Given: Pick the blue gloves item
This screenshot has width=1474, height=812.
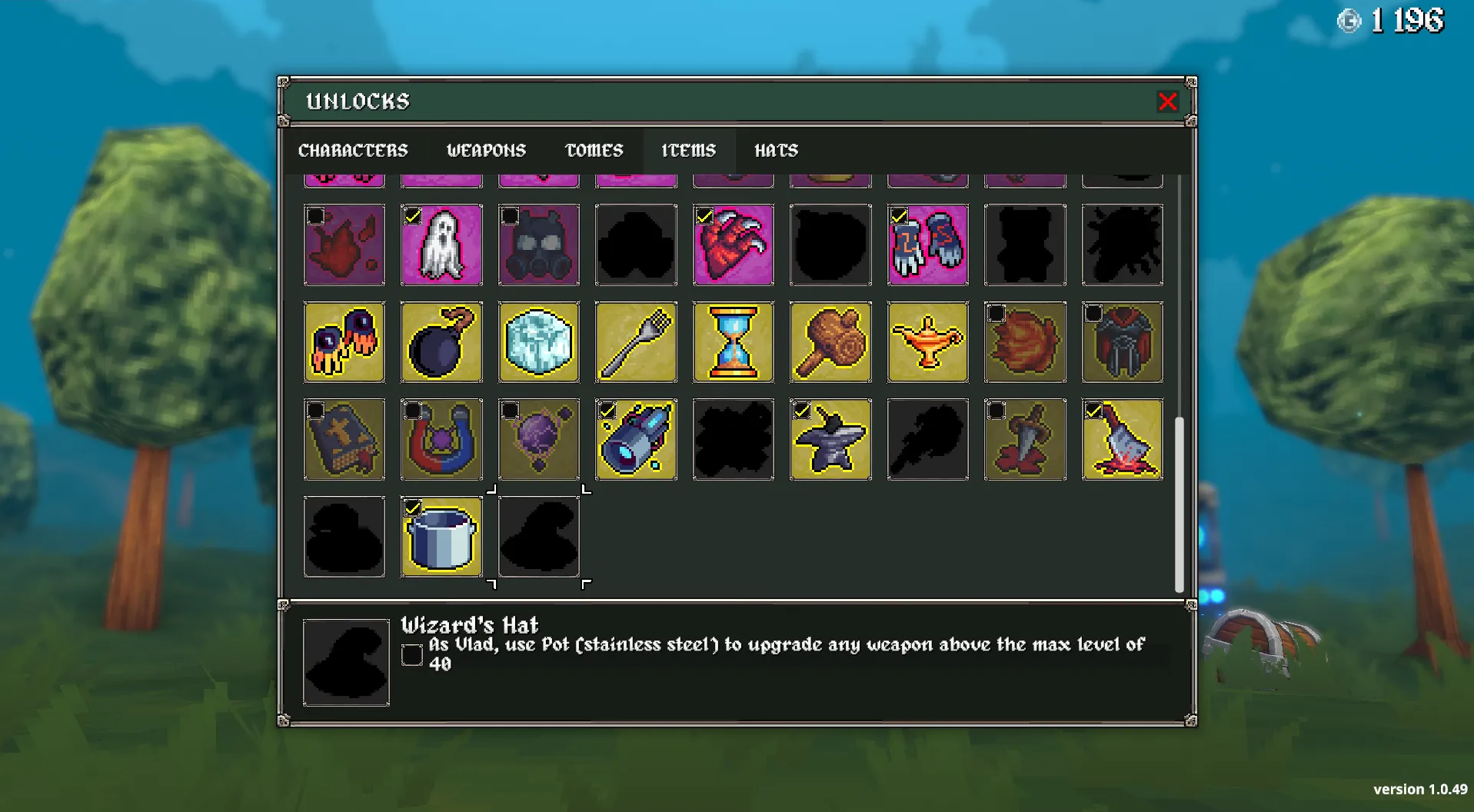Looking at the screenshot, I should pos(928,245).
